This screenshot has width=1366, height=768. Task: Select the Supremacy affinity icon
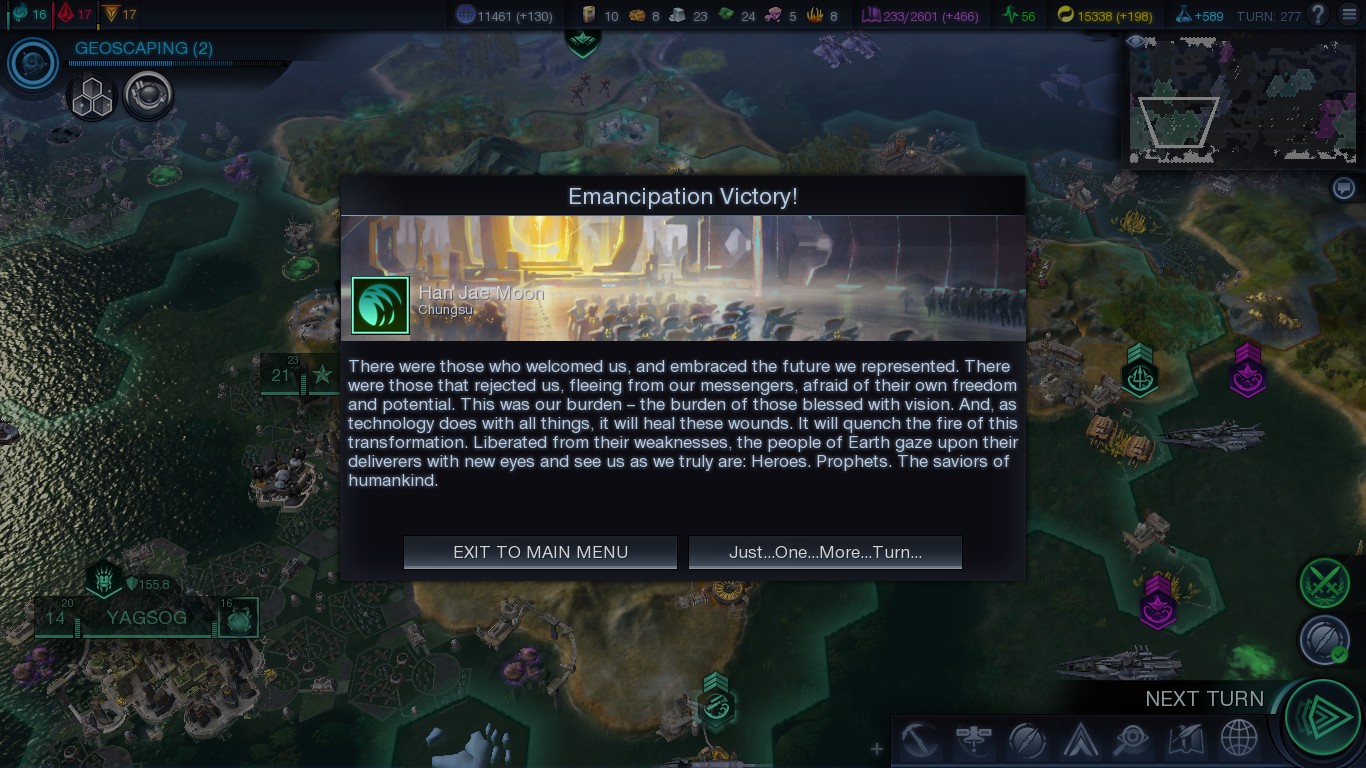(x=112, y=14)
